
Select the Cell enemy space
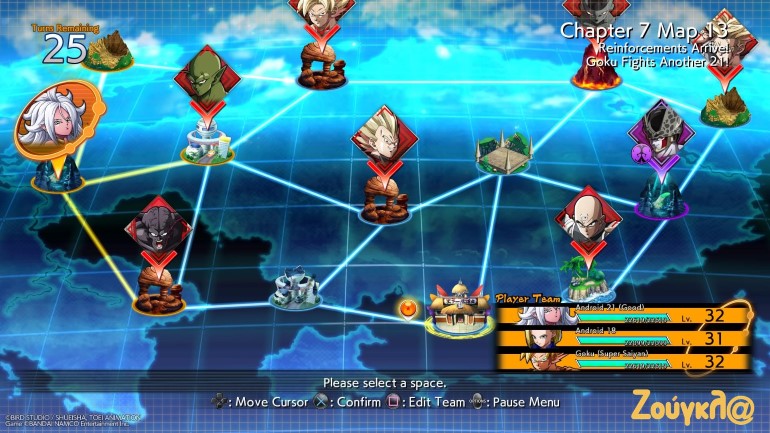660,135
